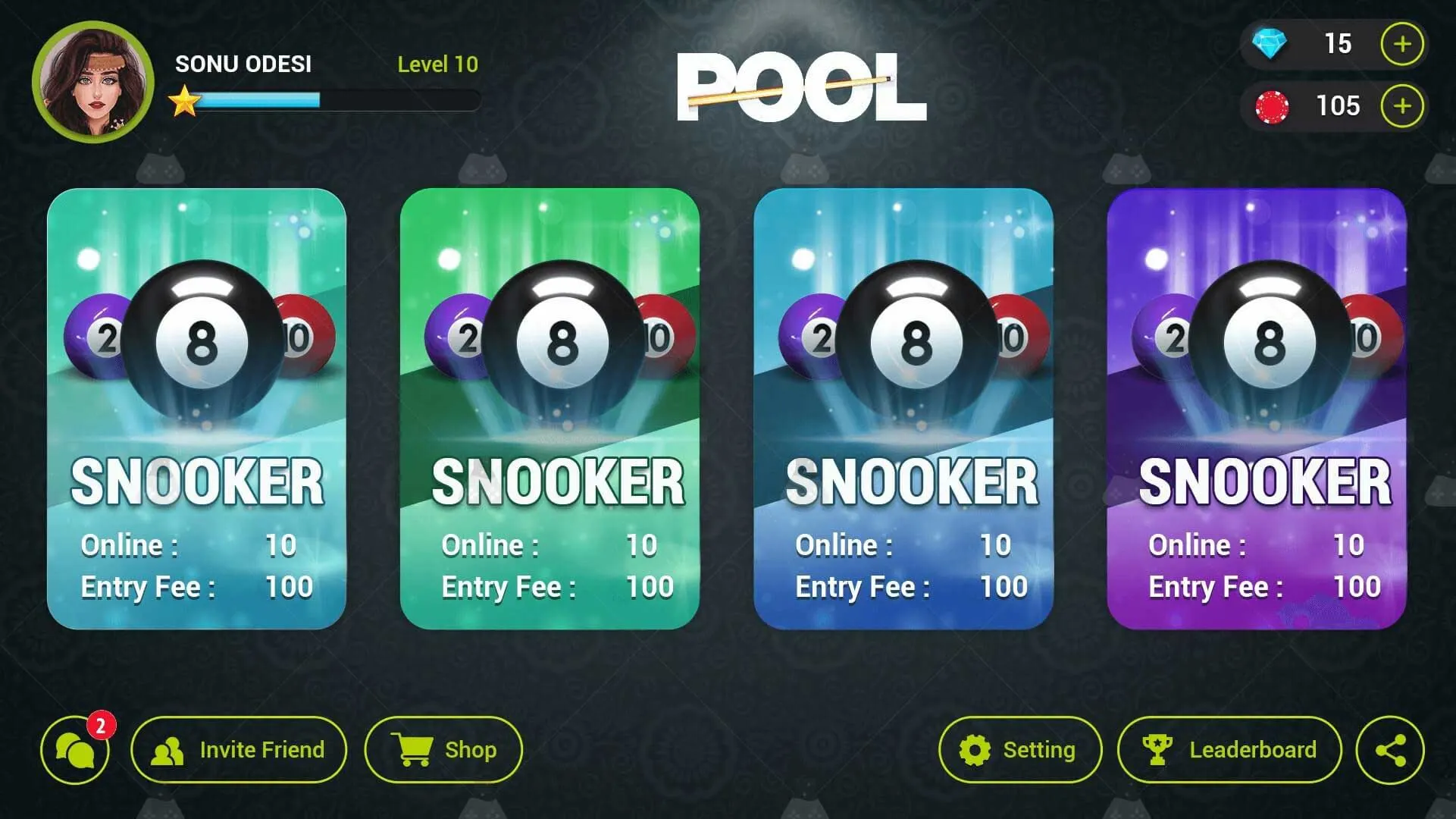Click the gear icon beside Setting

pyautogui.click(x=974, y=749)
